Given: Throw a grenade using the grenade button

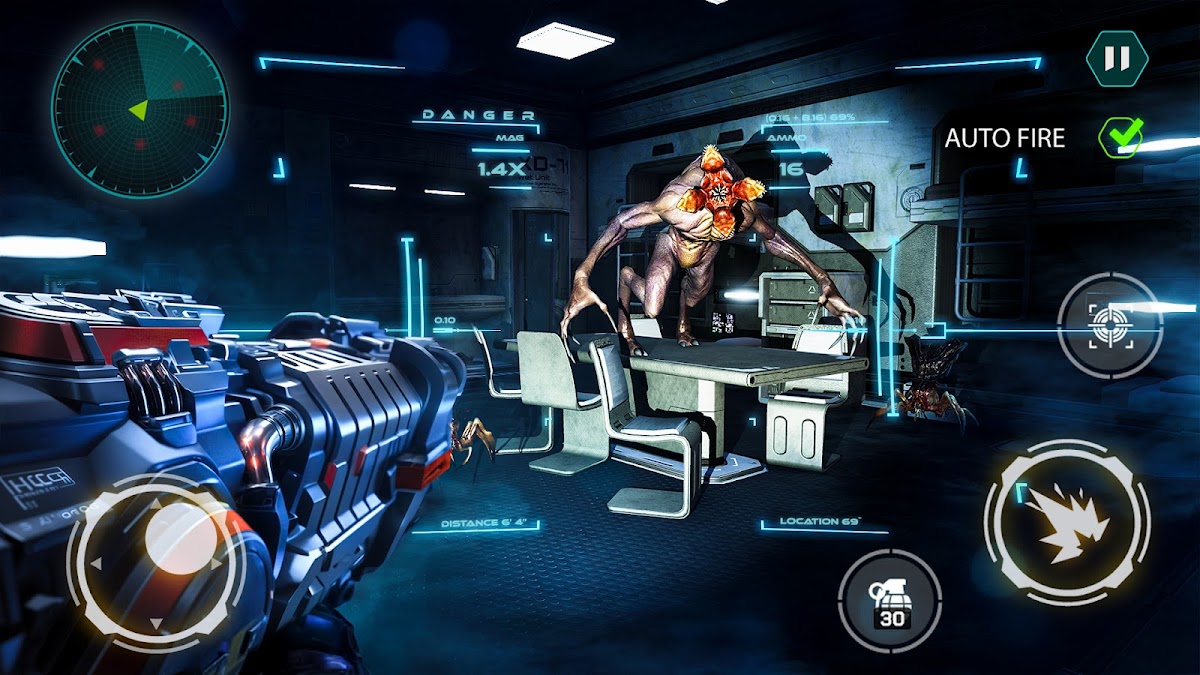Looking at the screenshot, I should [x=889, y=601].
